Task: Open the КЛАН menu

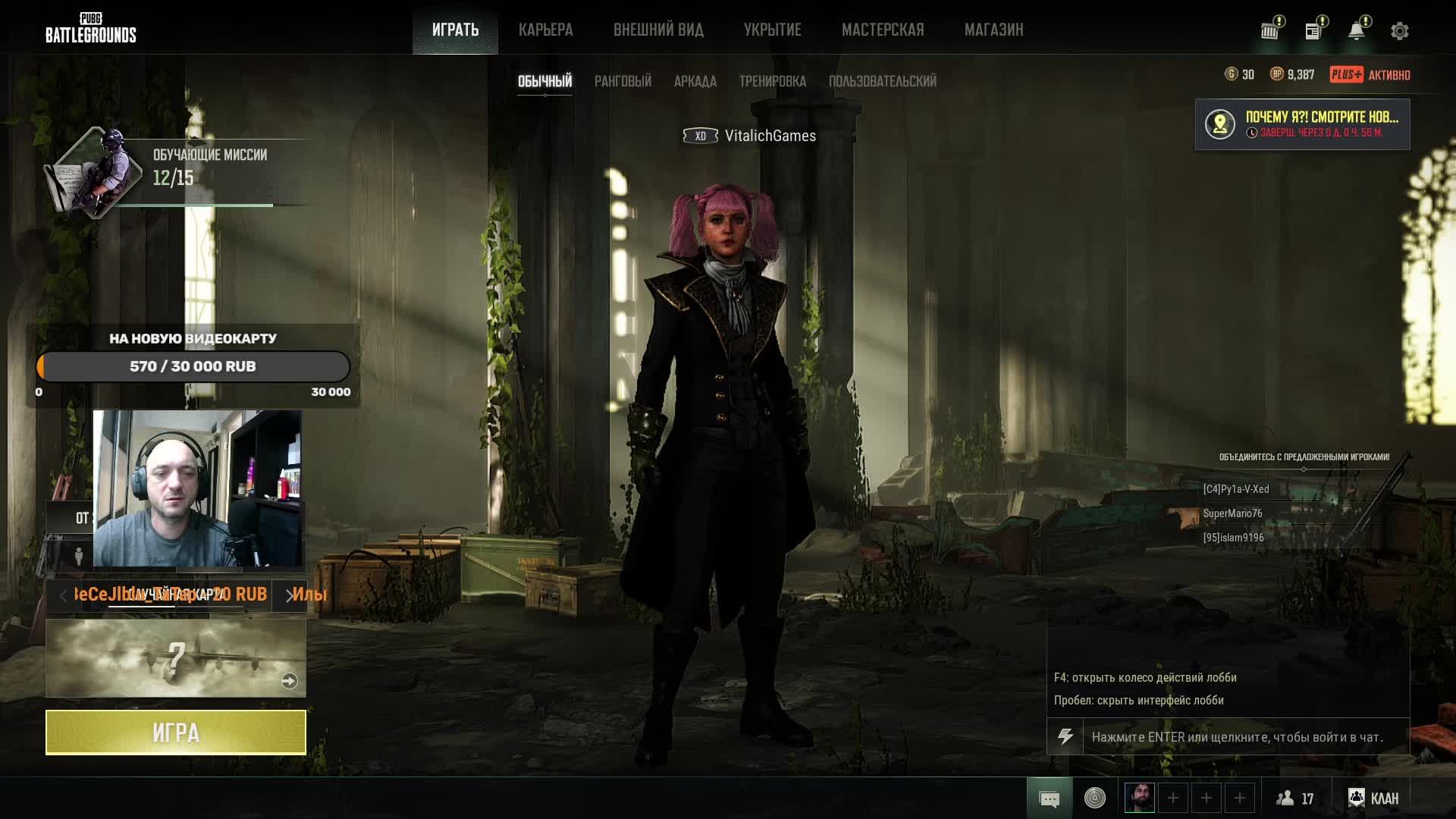Action: point(1373,799)
